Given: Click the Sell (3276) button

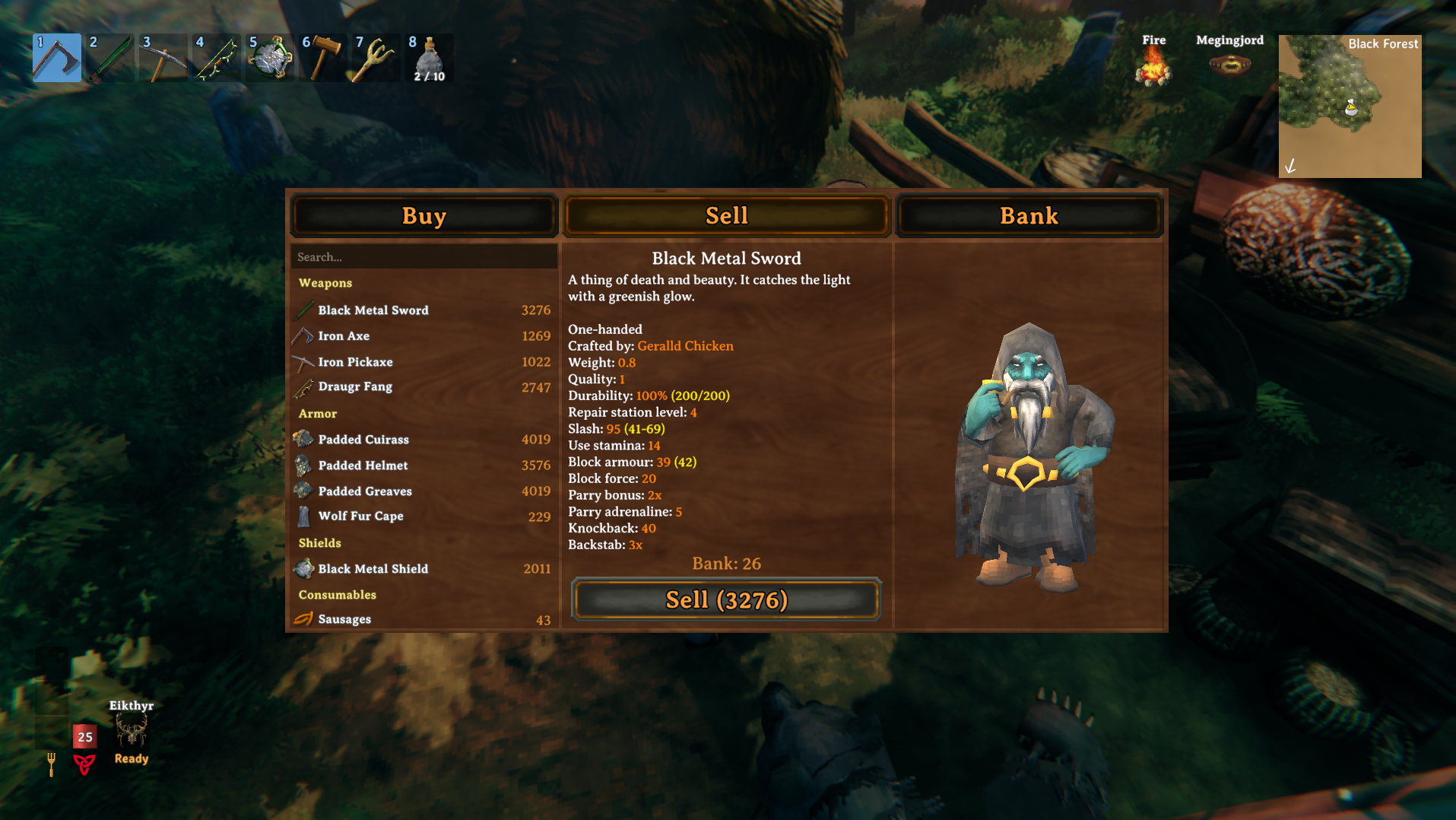Looking at the screenshot, I should point(726,600).
